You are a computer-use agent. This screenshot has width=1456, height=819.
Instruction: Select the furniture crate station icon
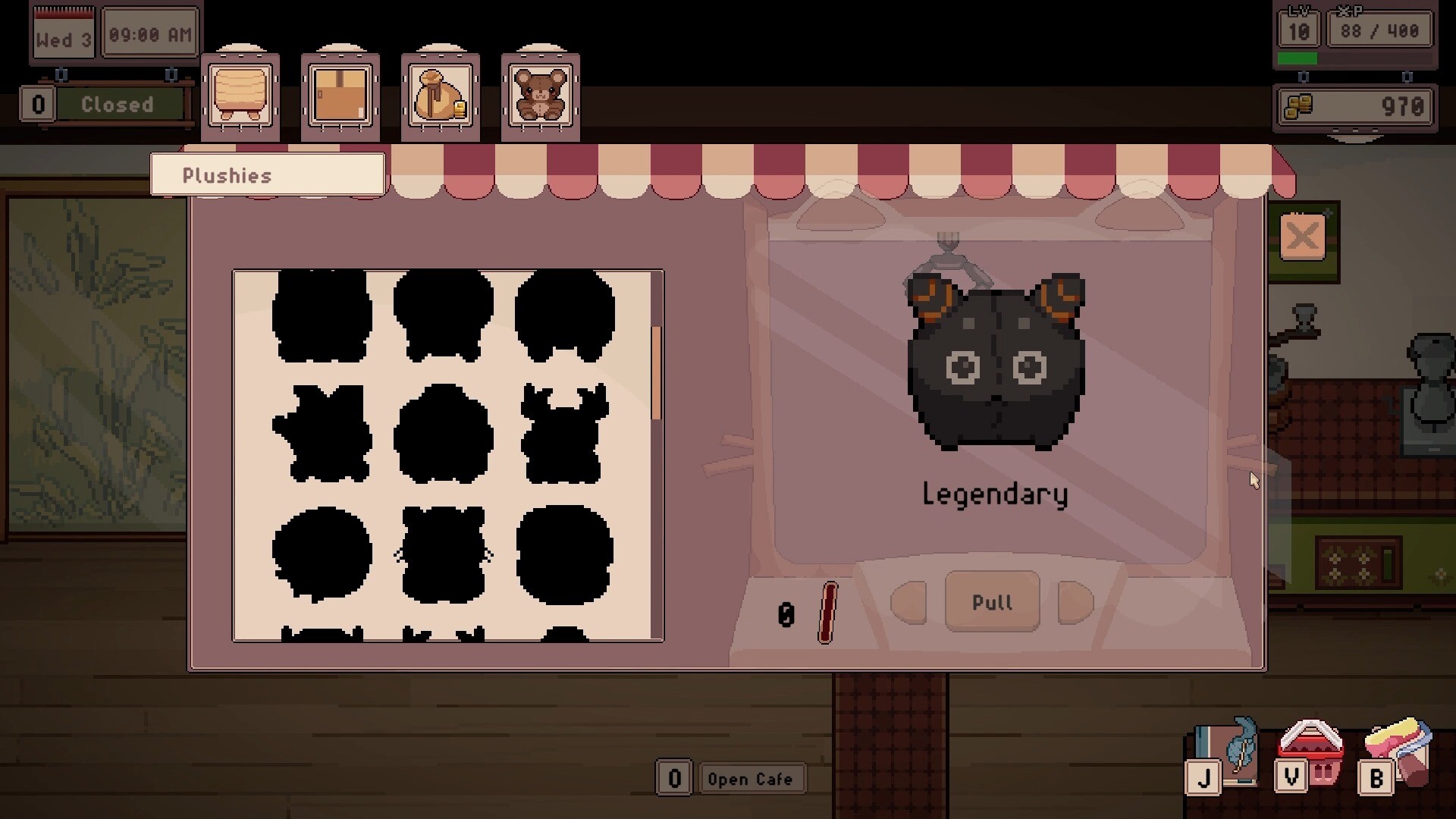pyautogui.click(x=240, y=91)
